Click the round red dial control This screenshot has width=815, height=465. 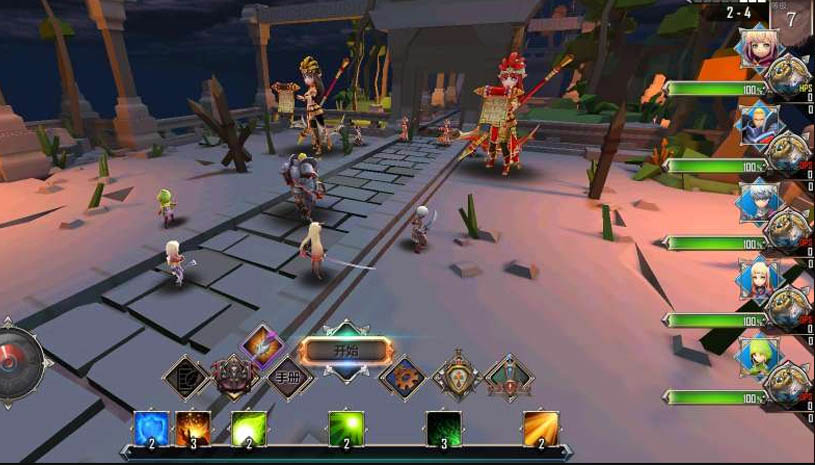18,363
